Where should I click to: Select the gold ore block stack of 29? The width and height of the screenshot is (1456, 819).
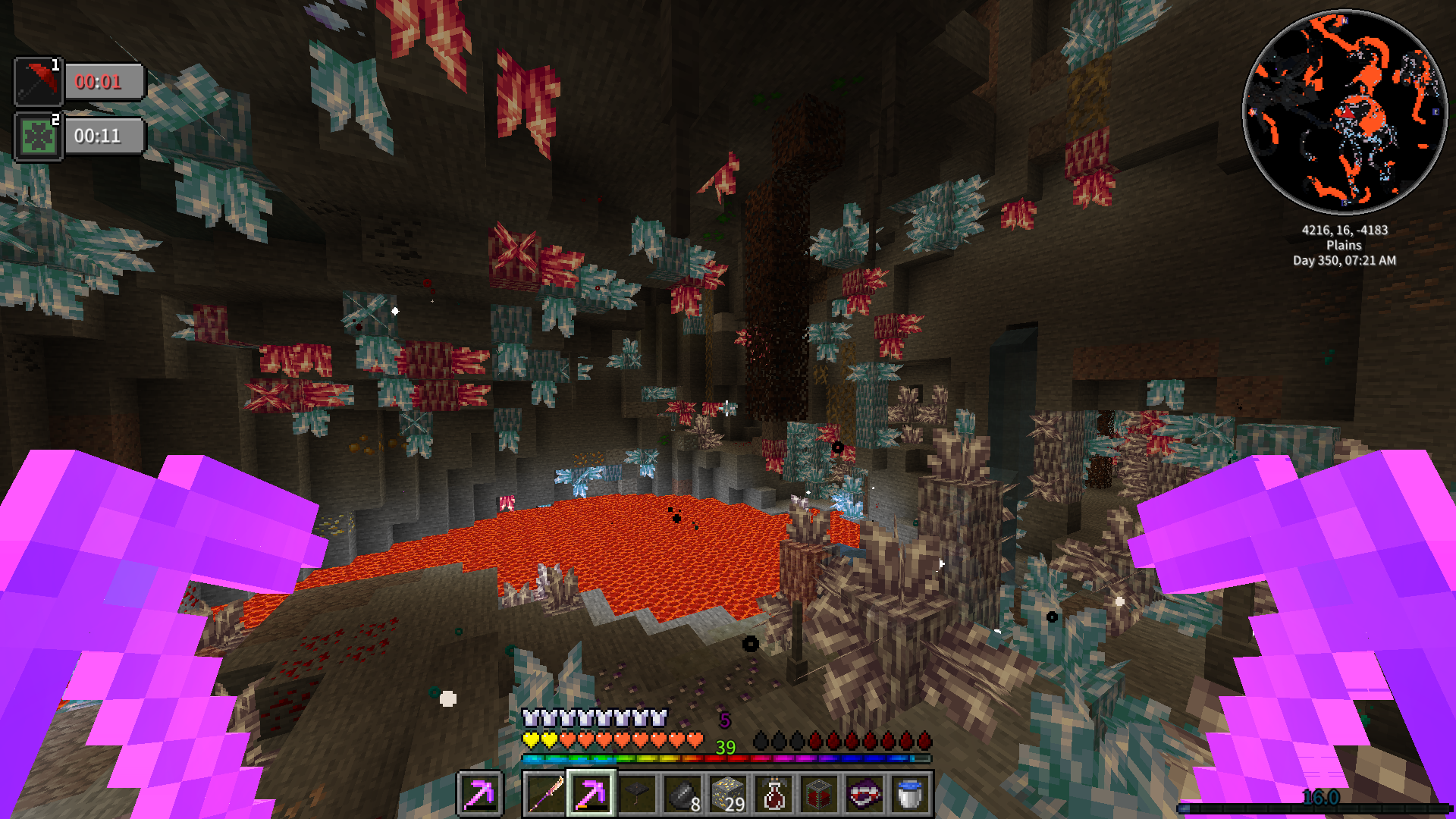(728, 794)
